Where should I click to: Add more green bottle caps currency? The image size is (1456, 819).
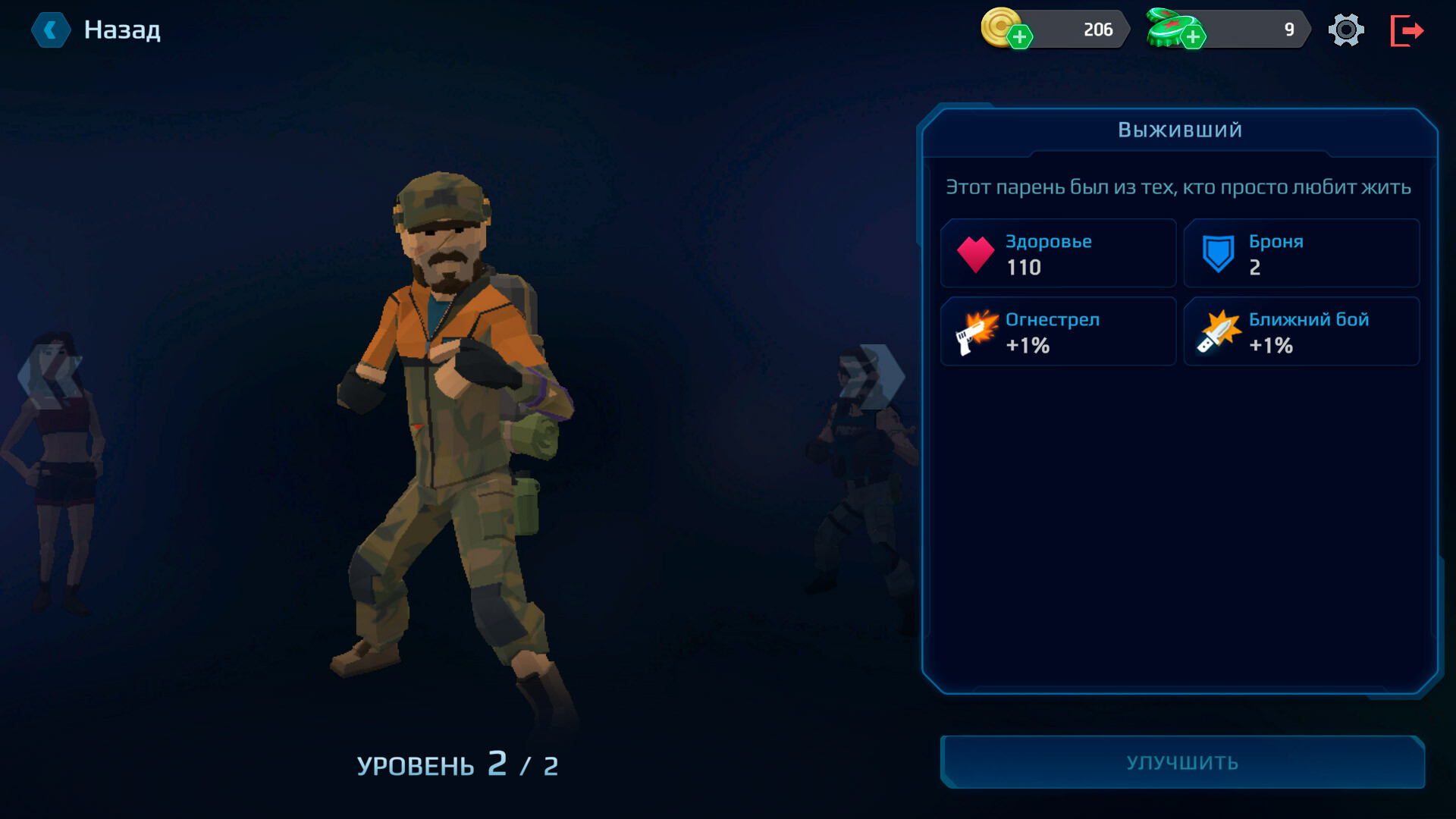pyautogui.click(x=1193, y=36)
